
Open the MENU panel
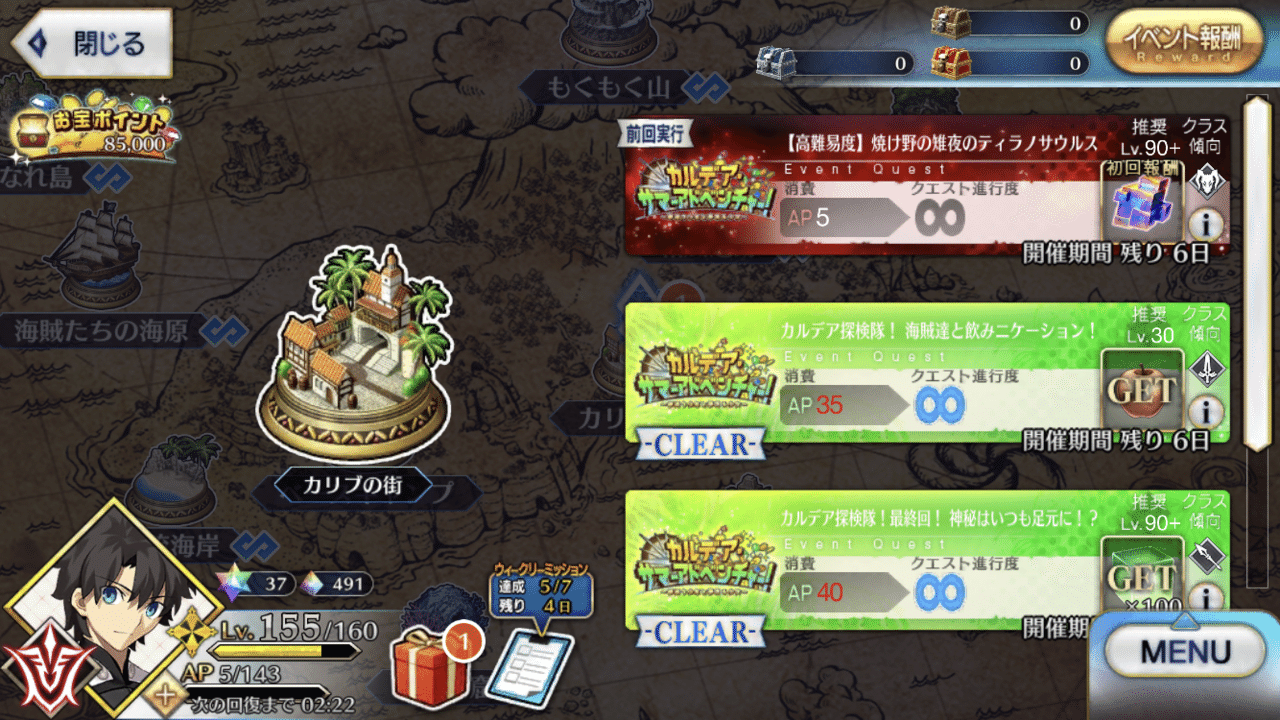1185,651
